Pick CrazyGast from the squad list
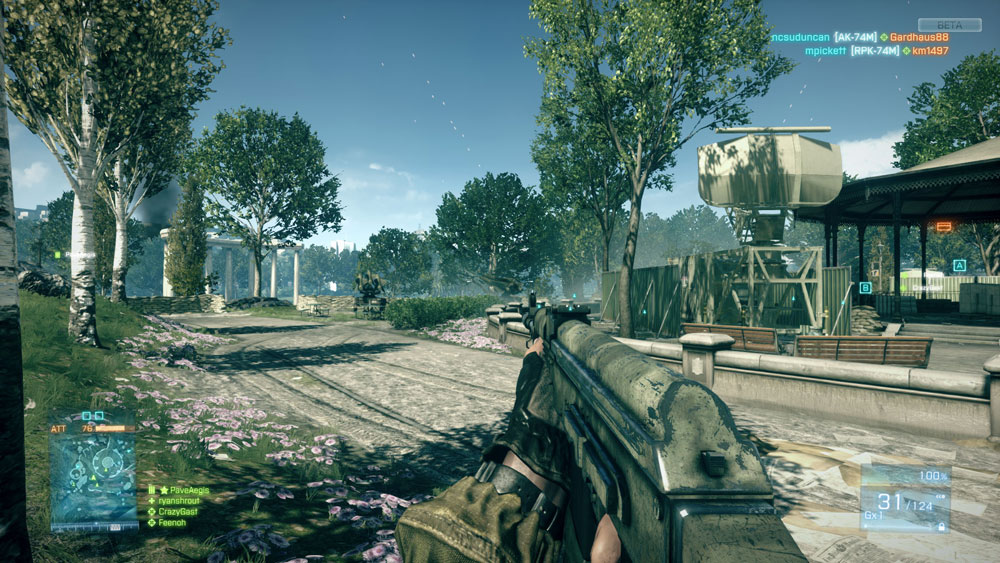 coord(178,512)
